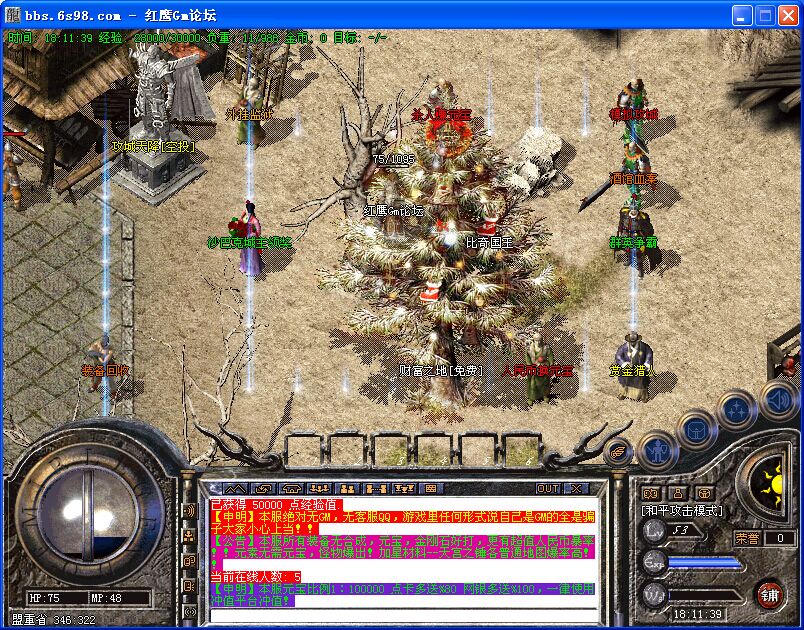Open the character status round button
The width and height of the screenshot is (804, 630).
click(656, 452)
